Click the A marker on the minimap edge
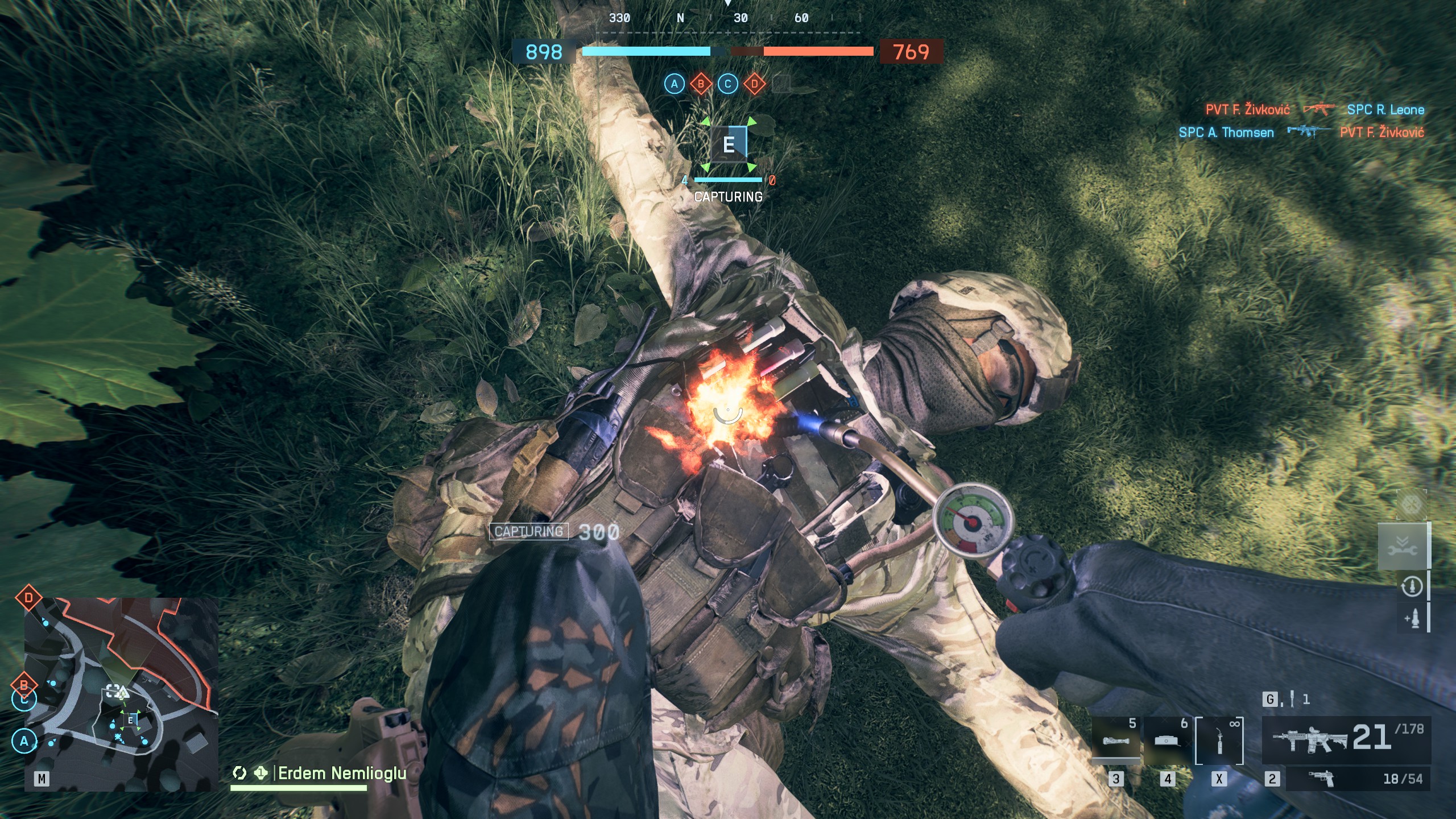 pyautogui.click(x=24, y=741)
